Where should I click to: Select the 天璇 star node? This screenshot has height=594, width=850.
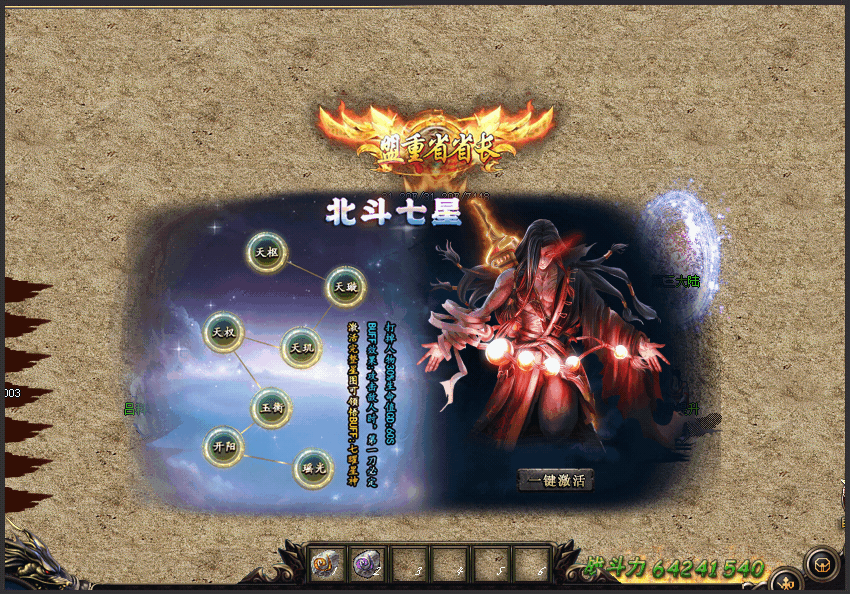point(346,287)
